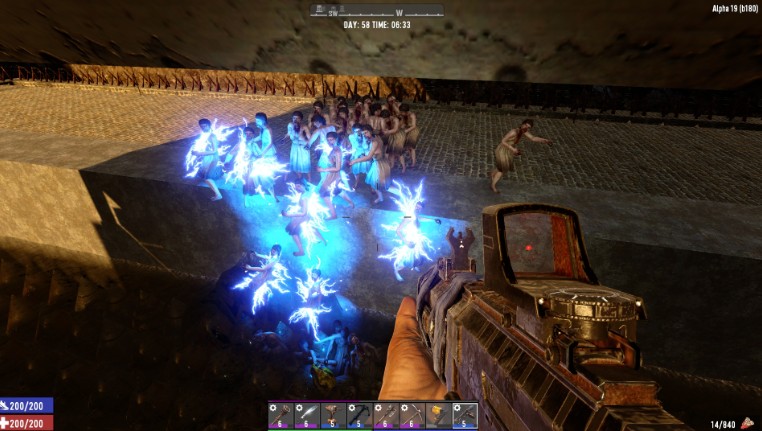Select the tan pickaxe hotbar slot
This screenshot has width=762, height=431.
(x=411, y=415)
